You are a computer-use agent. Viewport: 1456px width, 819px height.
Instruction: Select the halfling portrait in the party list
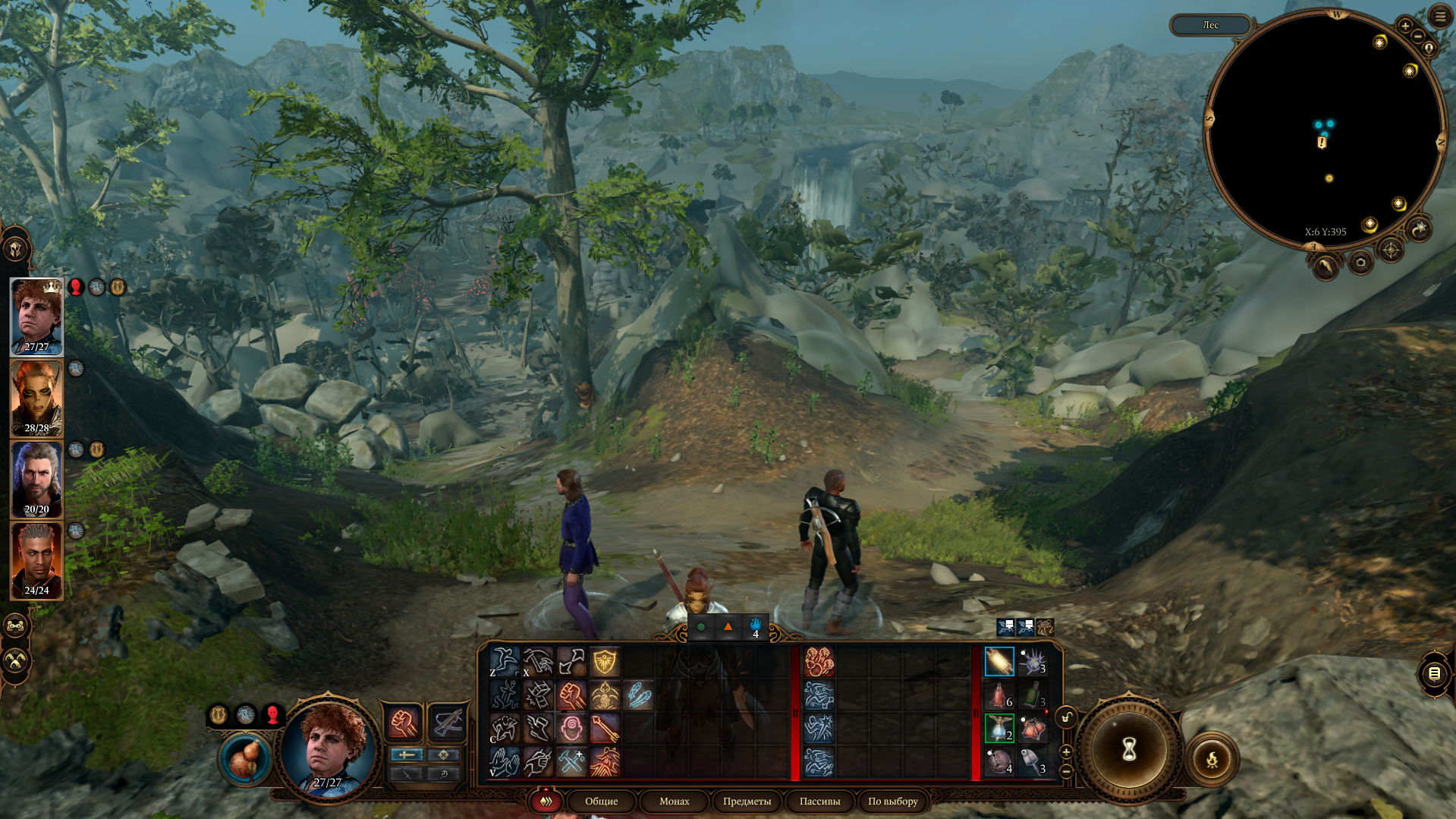tap(36, 317)
